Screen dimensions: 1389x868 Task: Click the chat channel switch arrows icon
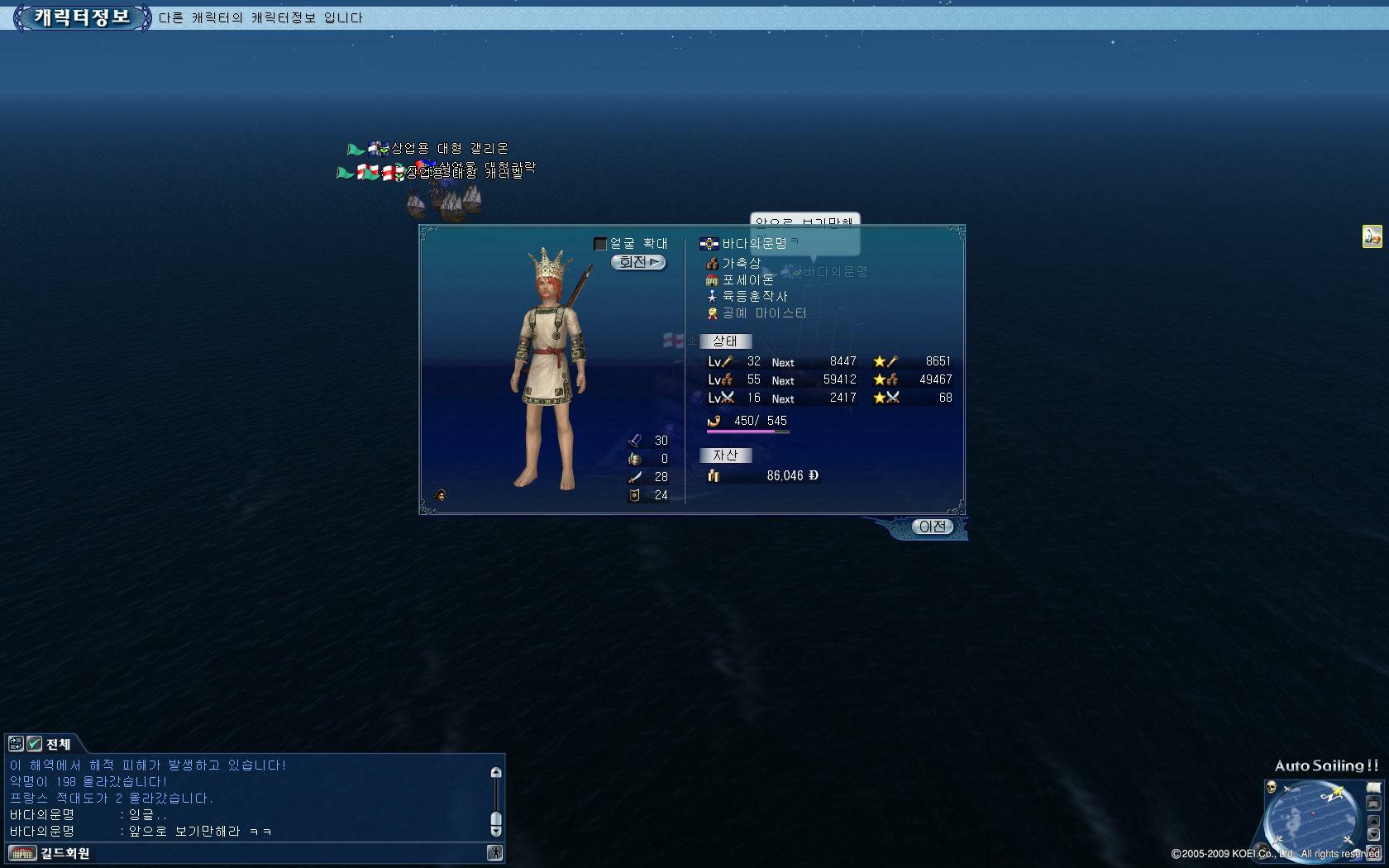point(16,743)
